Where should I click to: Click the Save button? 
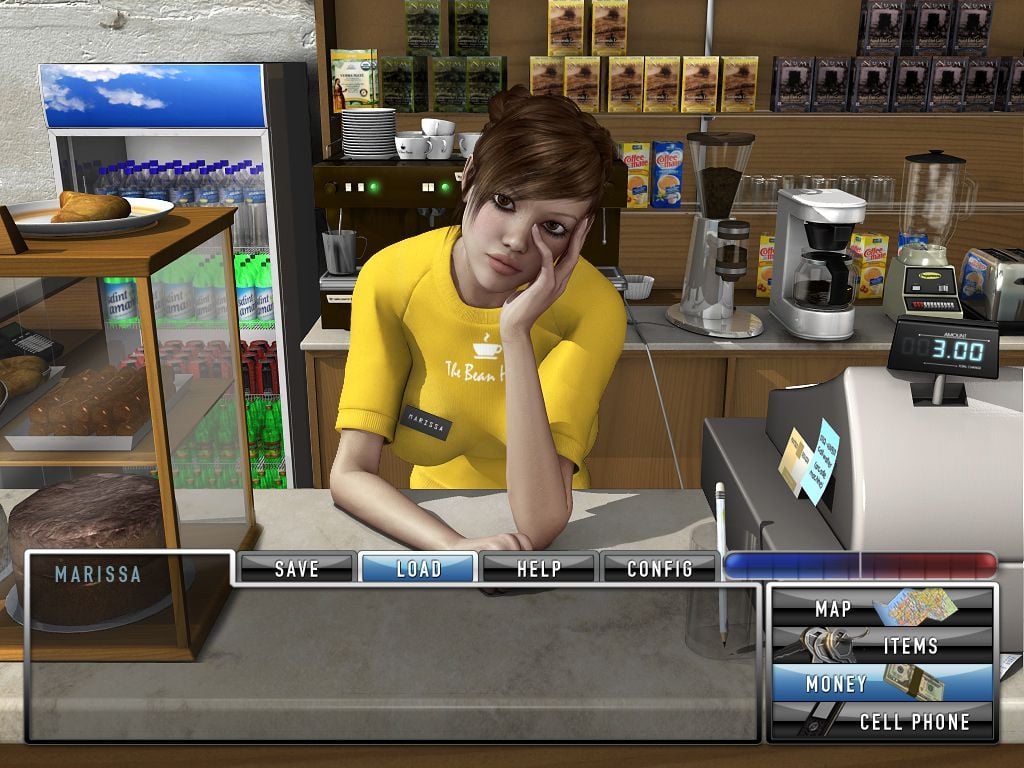(x=296, y=568)
